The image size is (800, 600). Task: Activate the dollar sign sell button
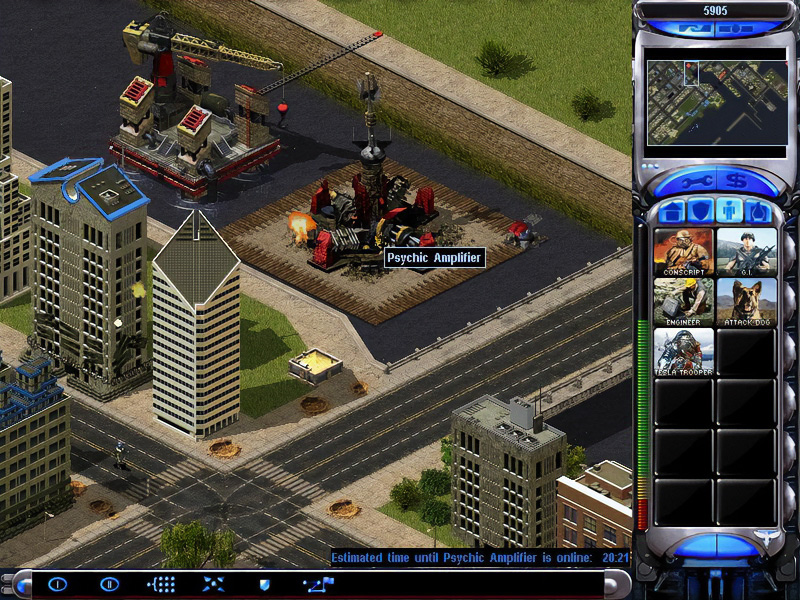pos(735,182)
